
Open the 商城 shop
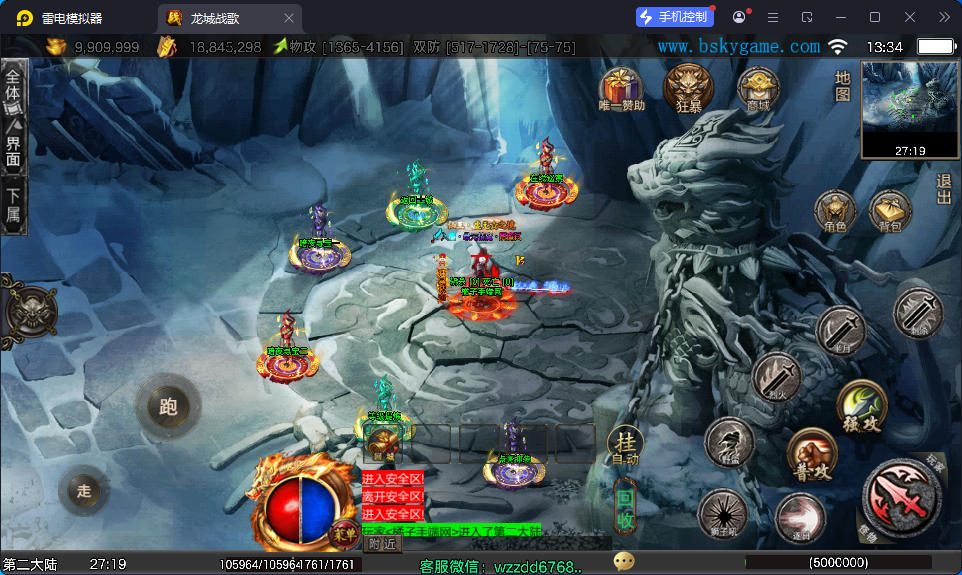click(x=757, y=88)
